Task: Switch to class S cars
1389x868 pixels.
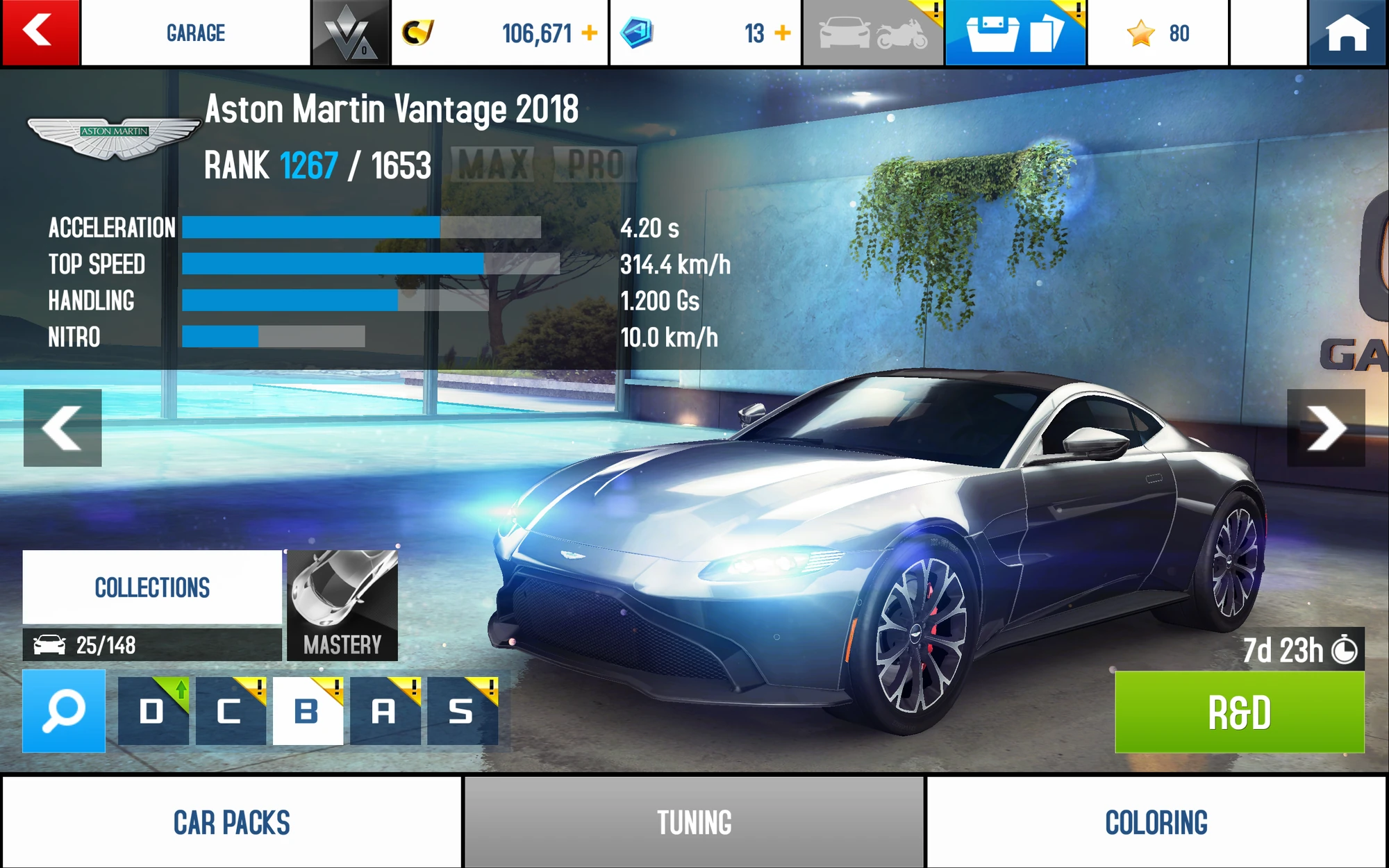Action: click(x=462, y=711)
